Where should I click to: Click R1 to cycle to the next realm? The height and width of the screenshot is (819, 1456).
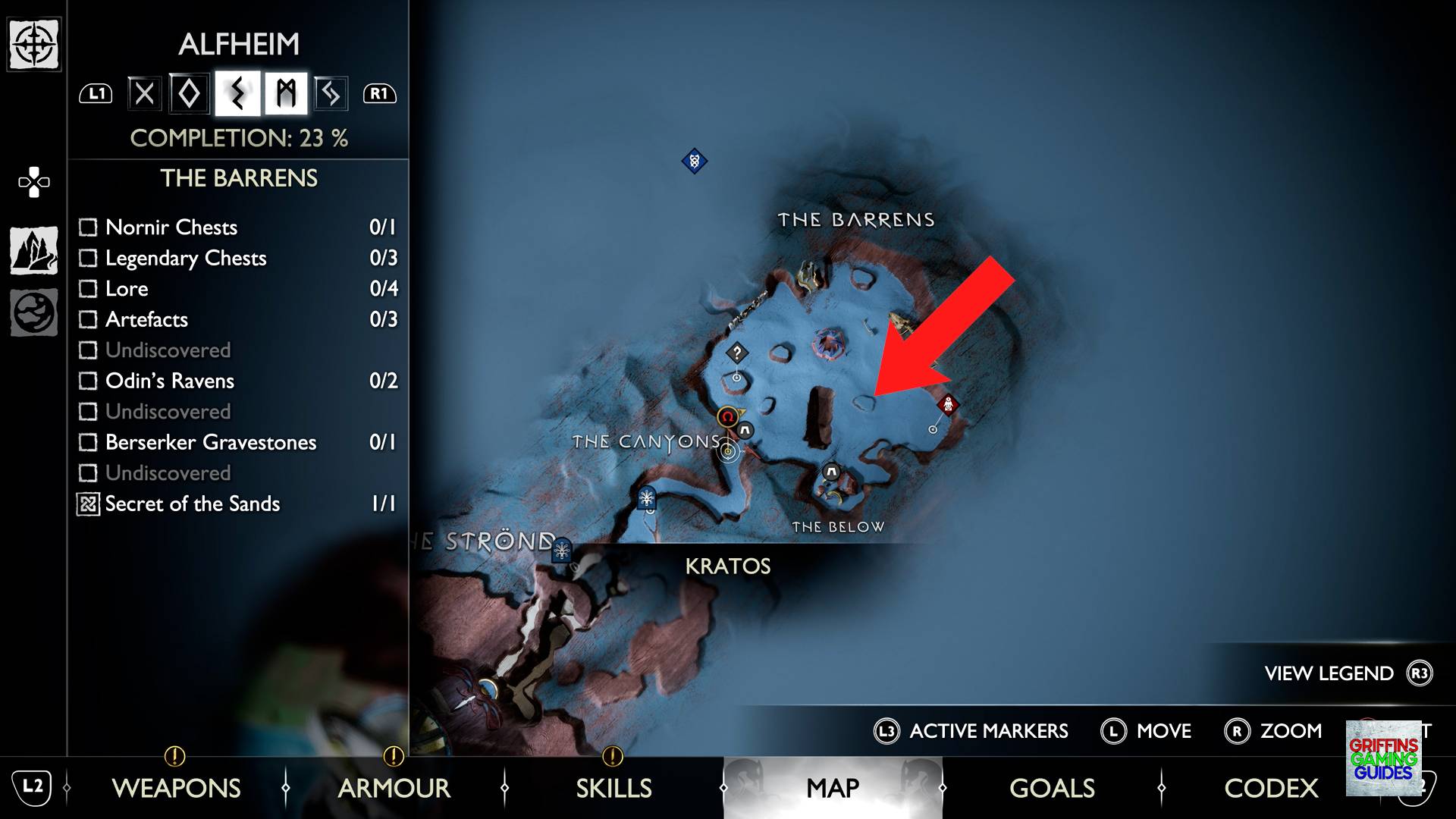click(x=381, y=93)
